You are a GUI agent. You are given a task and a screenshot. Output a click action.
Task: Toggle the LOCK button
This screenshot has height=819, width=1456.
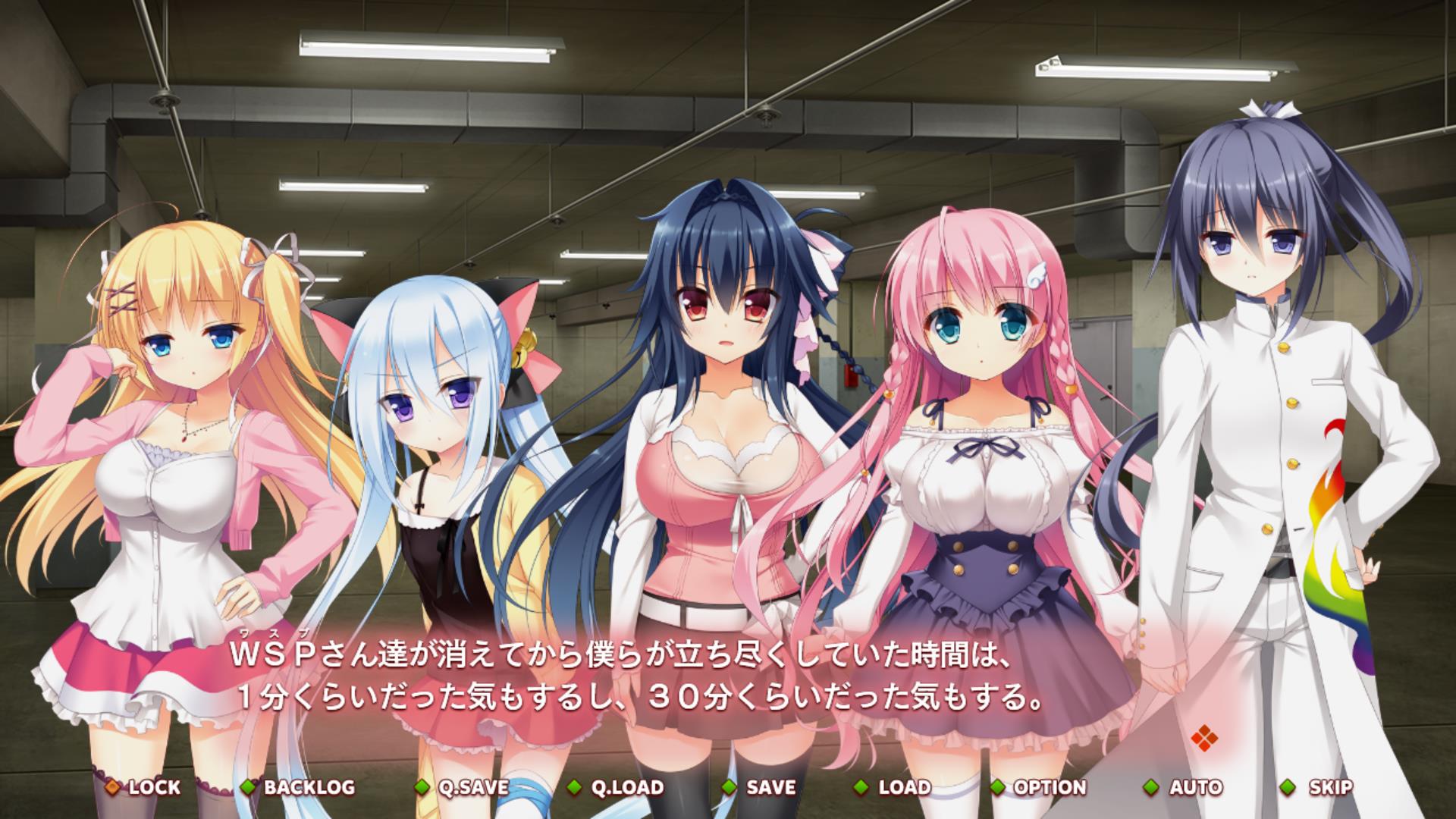144,787
